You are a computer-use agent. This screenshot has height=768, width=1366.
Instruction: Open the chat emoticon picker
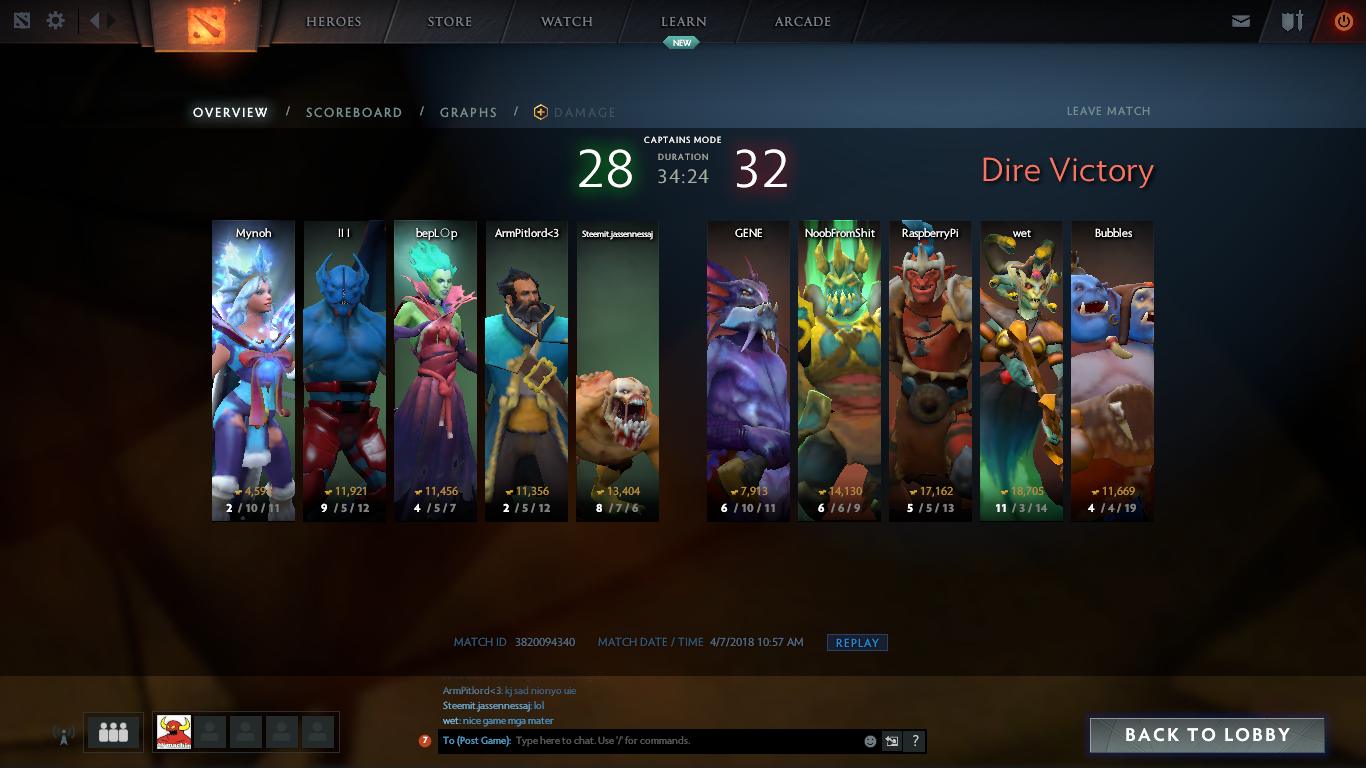pos(870,741)
